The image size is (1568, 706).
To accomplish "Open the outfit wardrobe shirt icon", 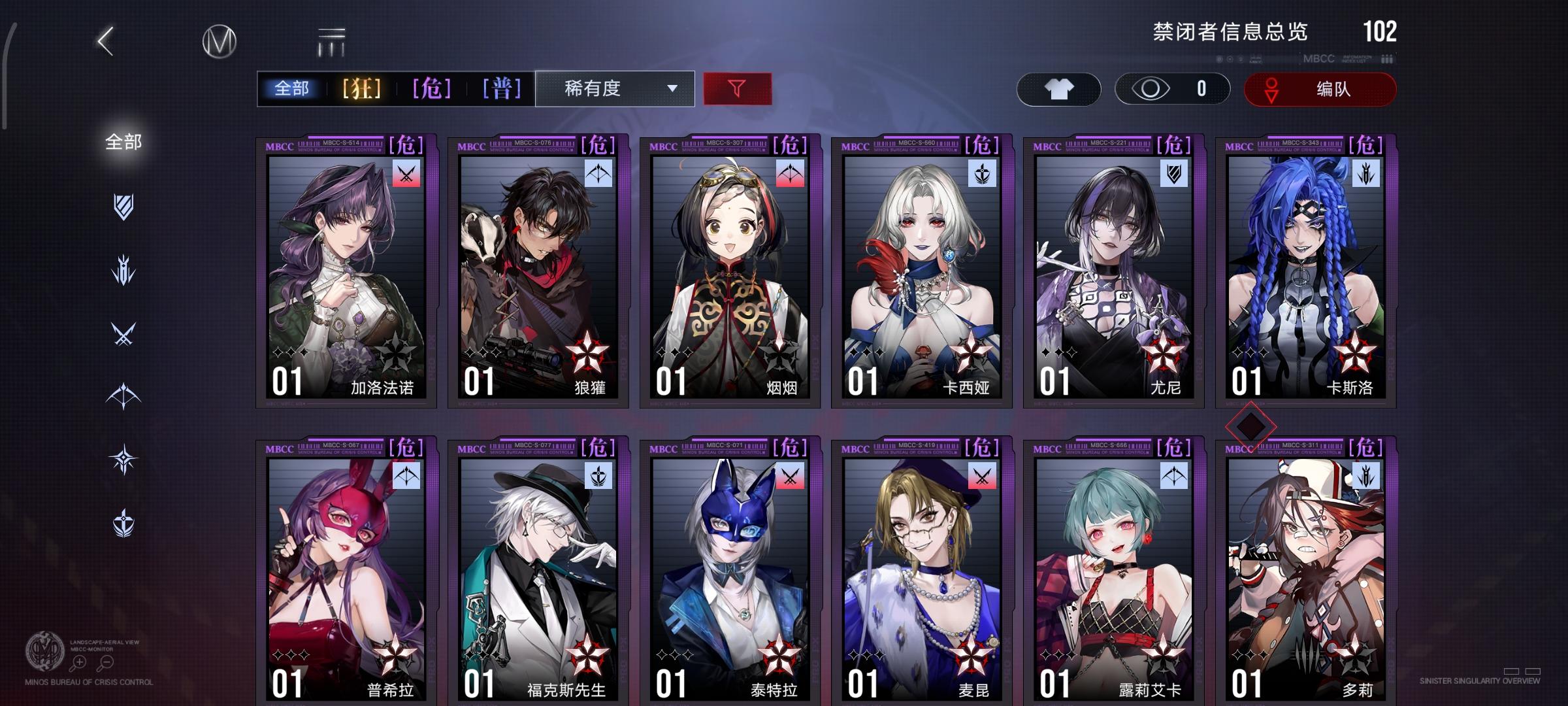I will (1060, 90).
